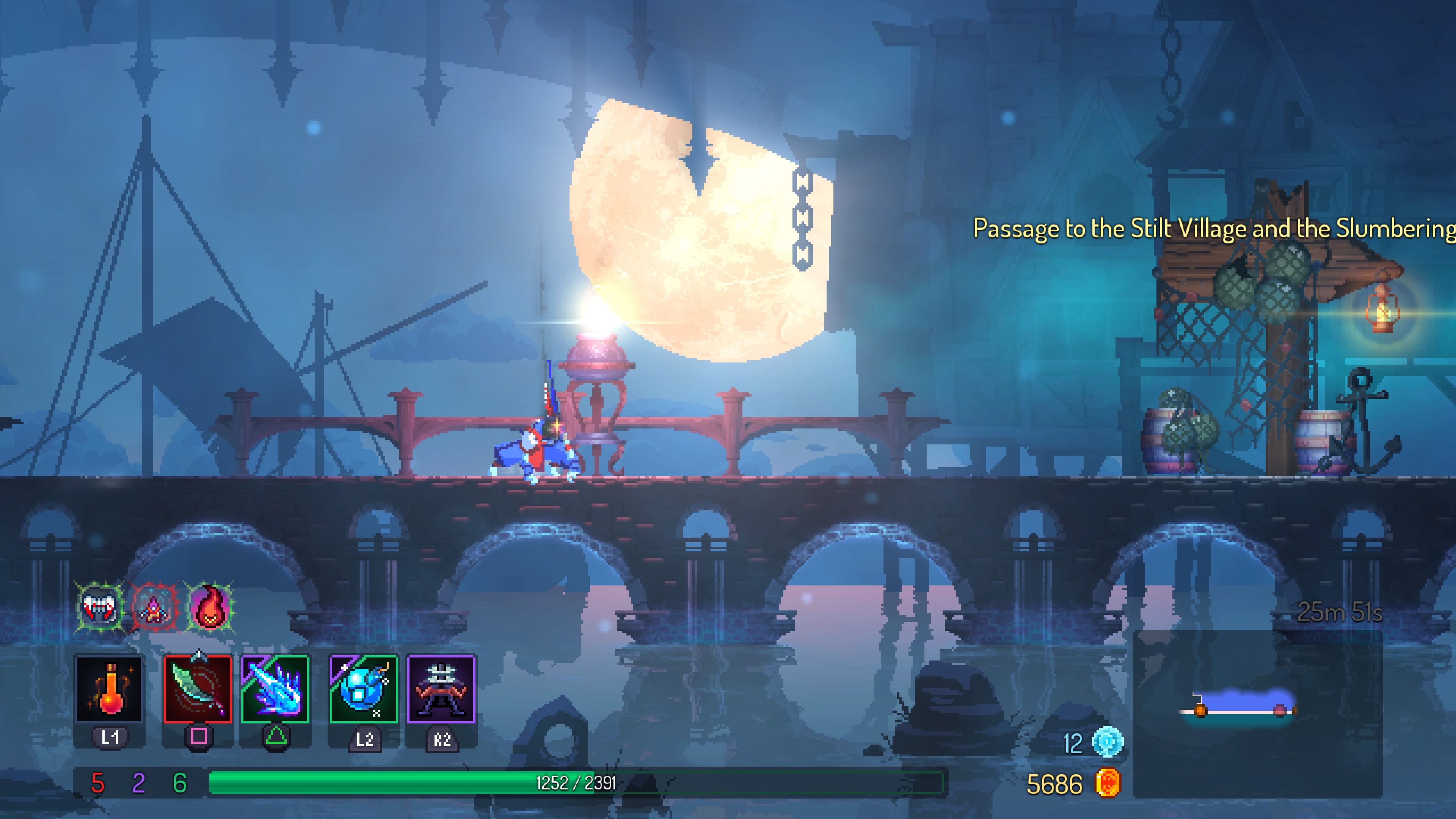Activate the blue ice grenade skill
1456x819 pixels.
[364, 689]
